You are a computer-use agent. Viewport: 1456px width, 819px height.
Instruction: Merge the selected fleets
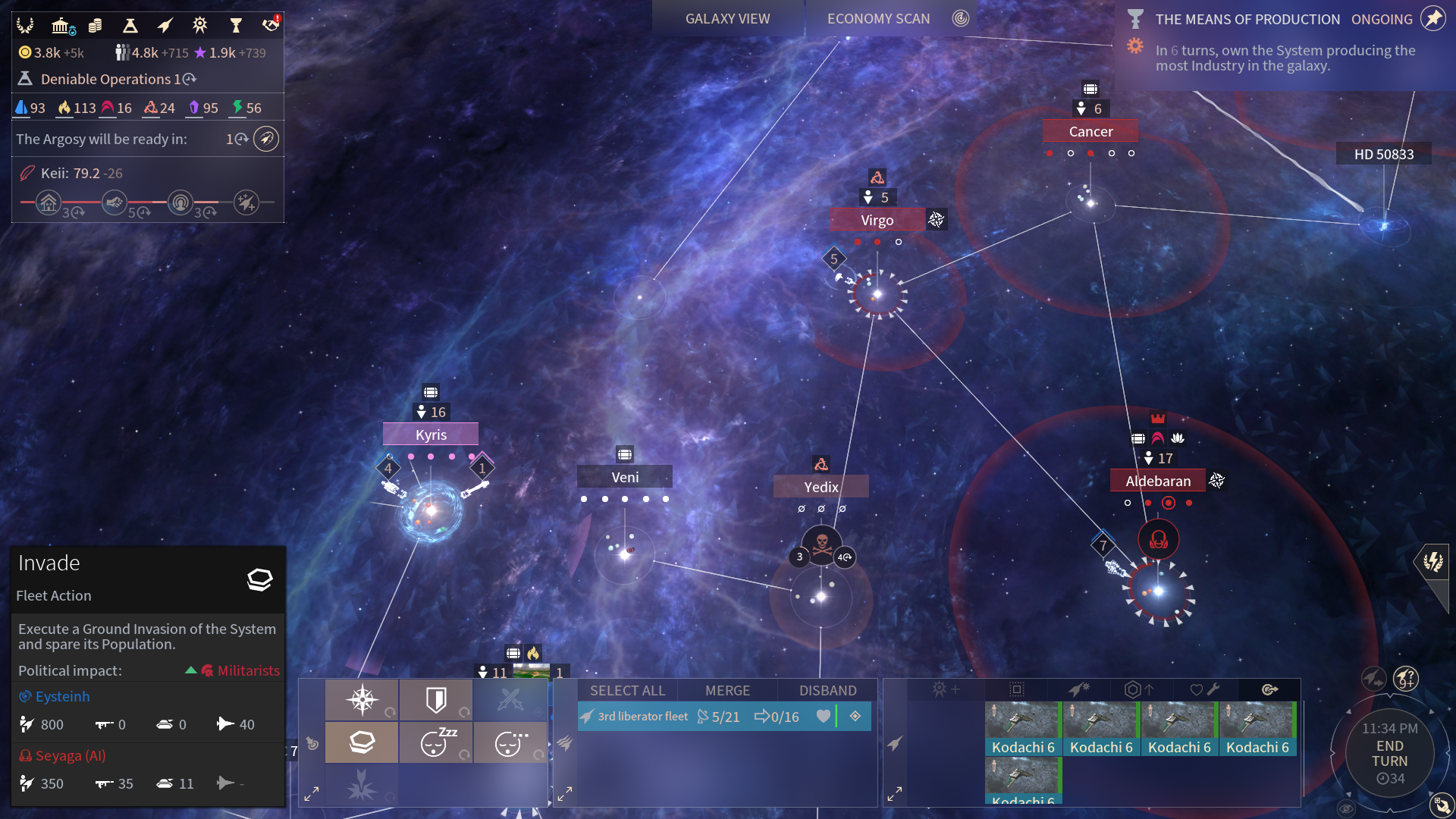[x=727, y=691]
